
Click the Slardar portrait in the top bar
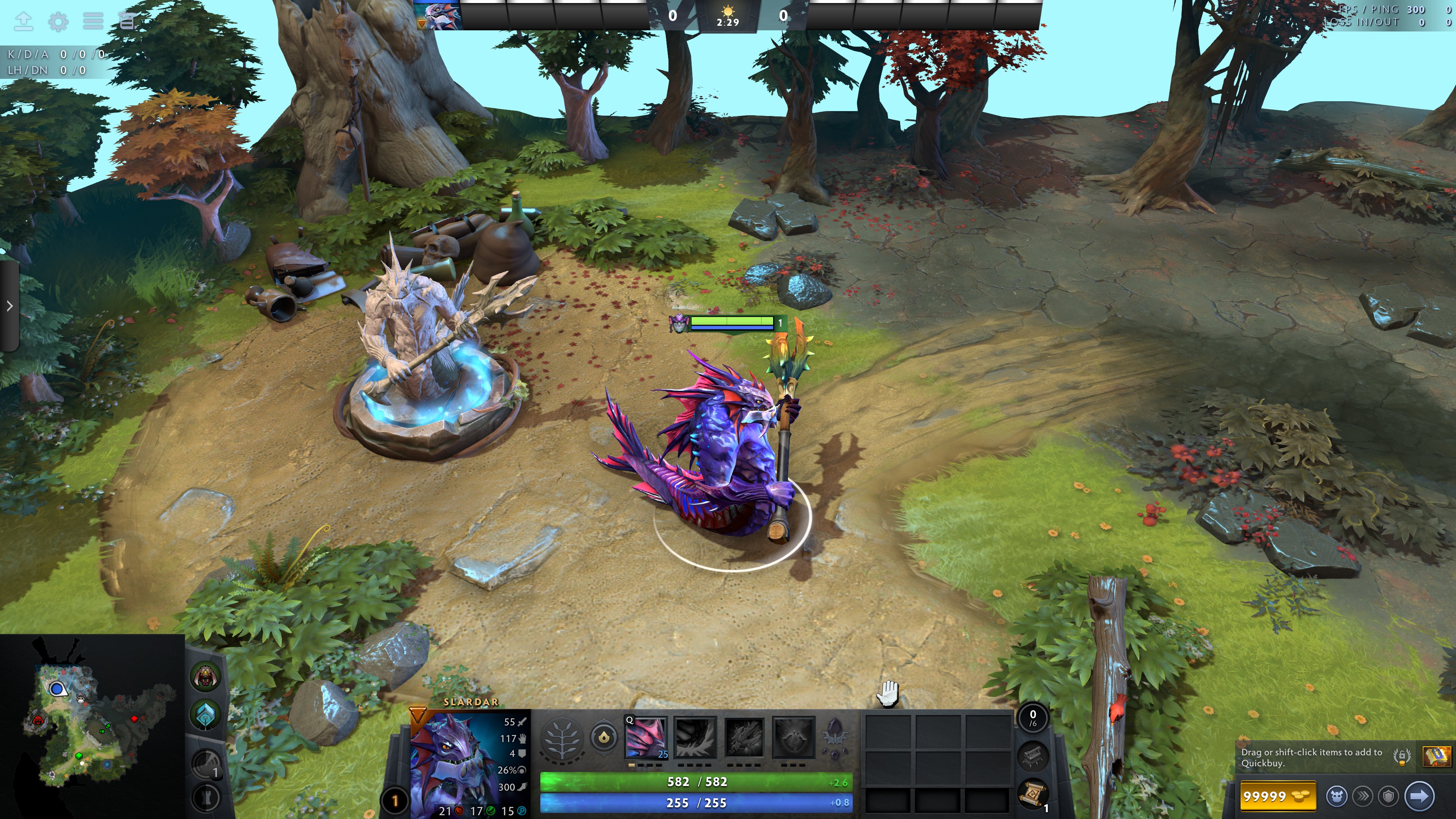click(438, 15)
